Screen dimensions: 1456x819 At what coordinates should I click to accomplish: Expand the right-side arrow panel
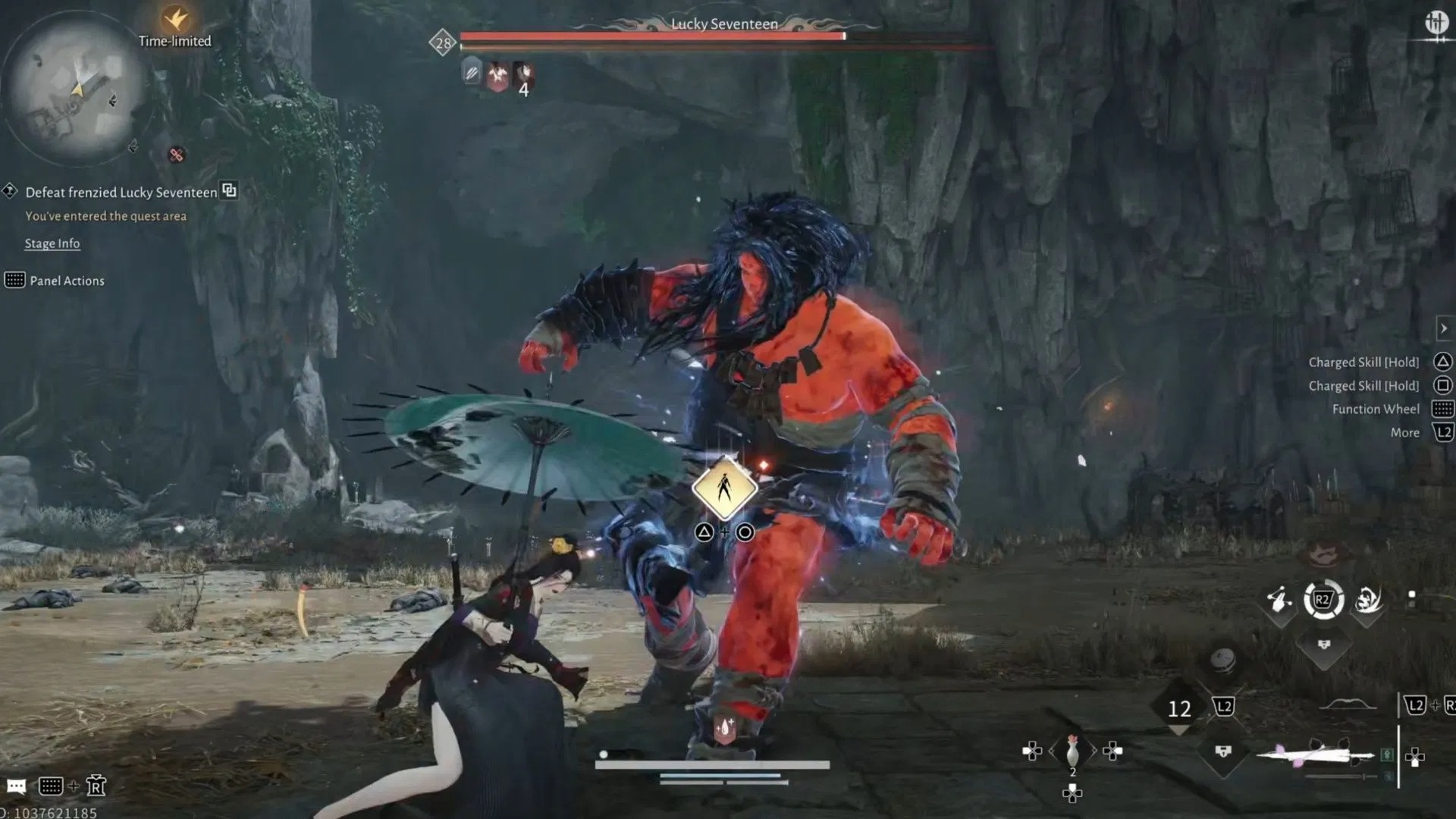click(1444, 328)
